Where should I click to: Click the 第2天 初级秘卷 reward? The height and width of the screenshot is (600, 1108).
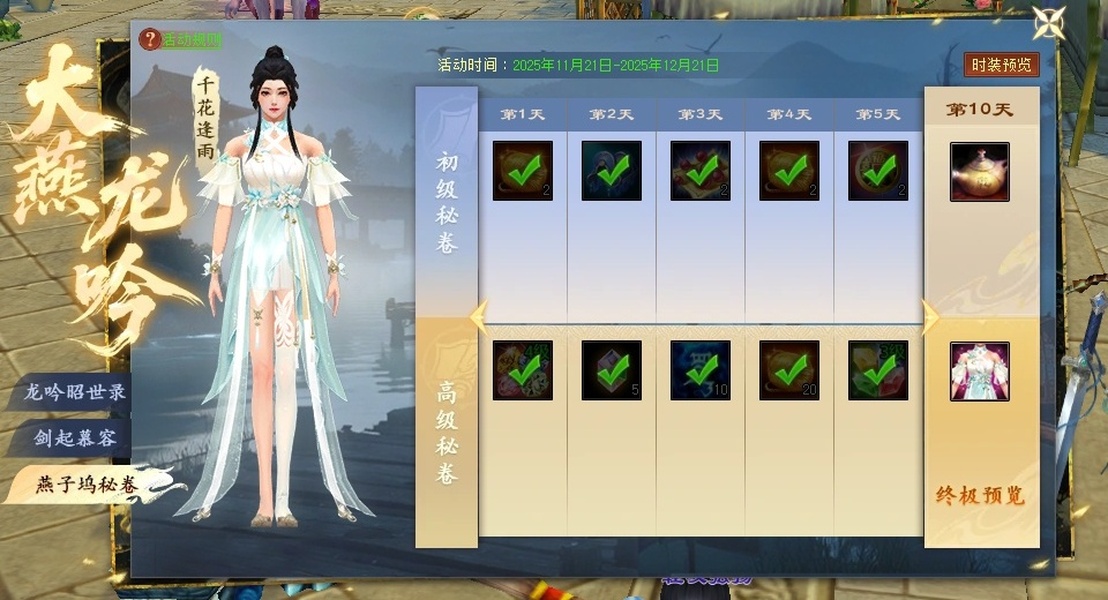coord(611,171)
